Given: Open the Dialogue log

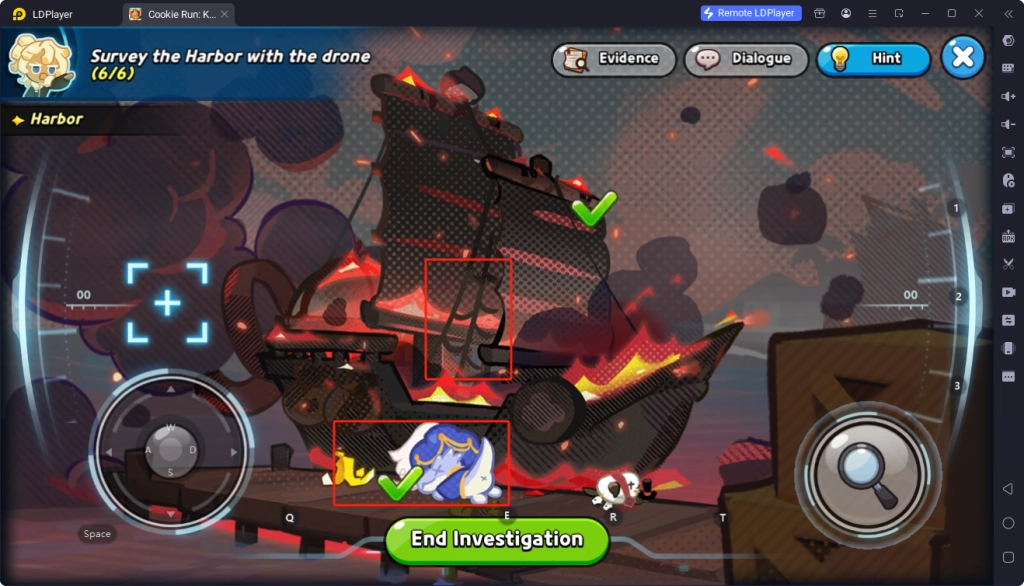Looking at the screenshot, I should pos(745,59).
